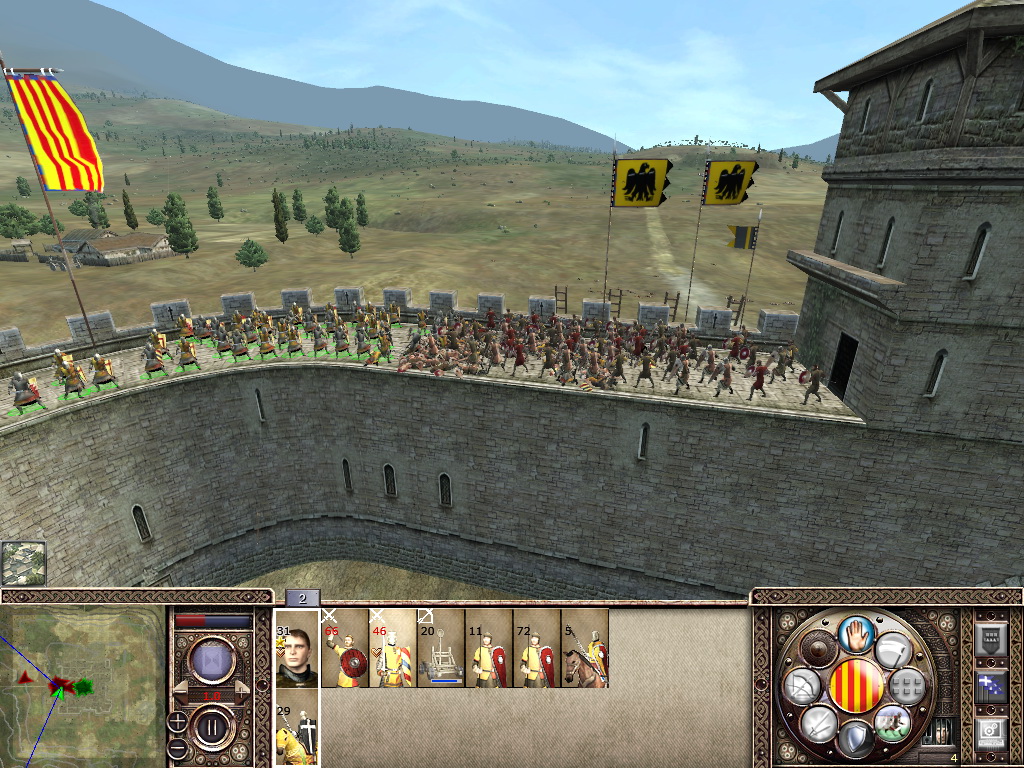Click the battle minimap
This screenshot has height=768, width=1024.
(x=82, y=686)
